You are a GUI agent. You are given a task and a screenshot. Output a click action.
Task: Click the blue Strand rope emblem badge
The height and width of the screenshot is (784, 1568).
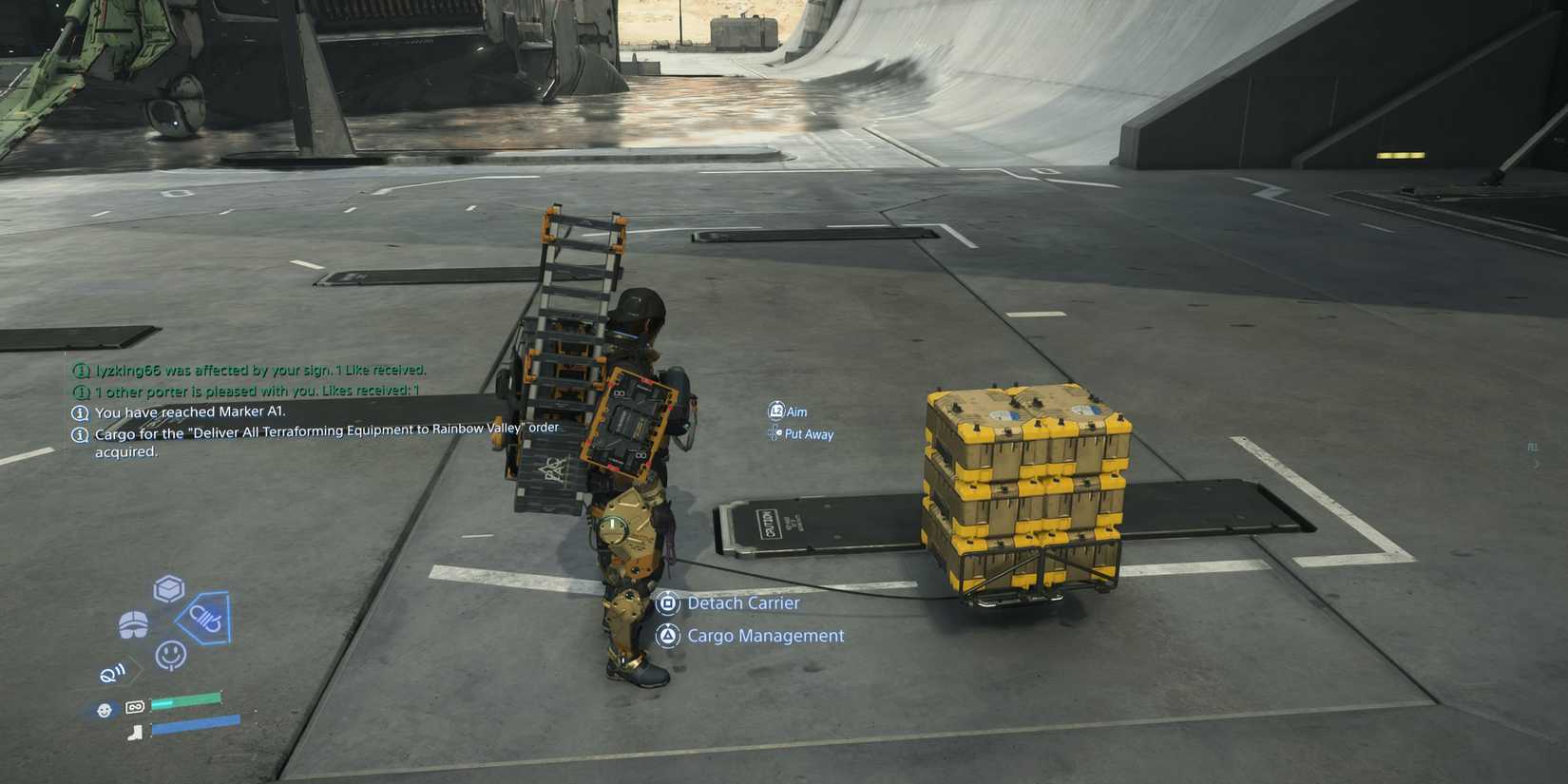[206, 620]
